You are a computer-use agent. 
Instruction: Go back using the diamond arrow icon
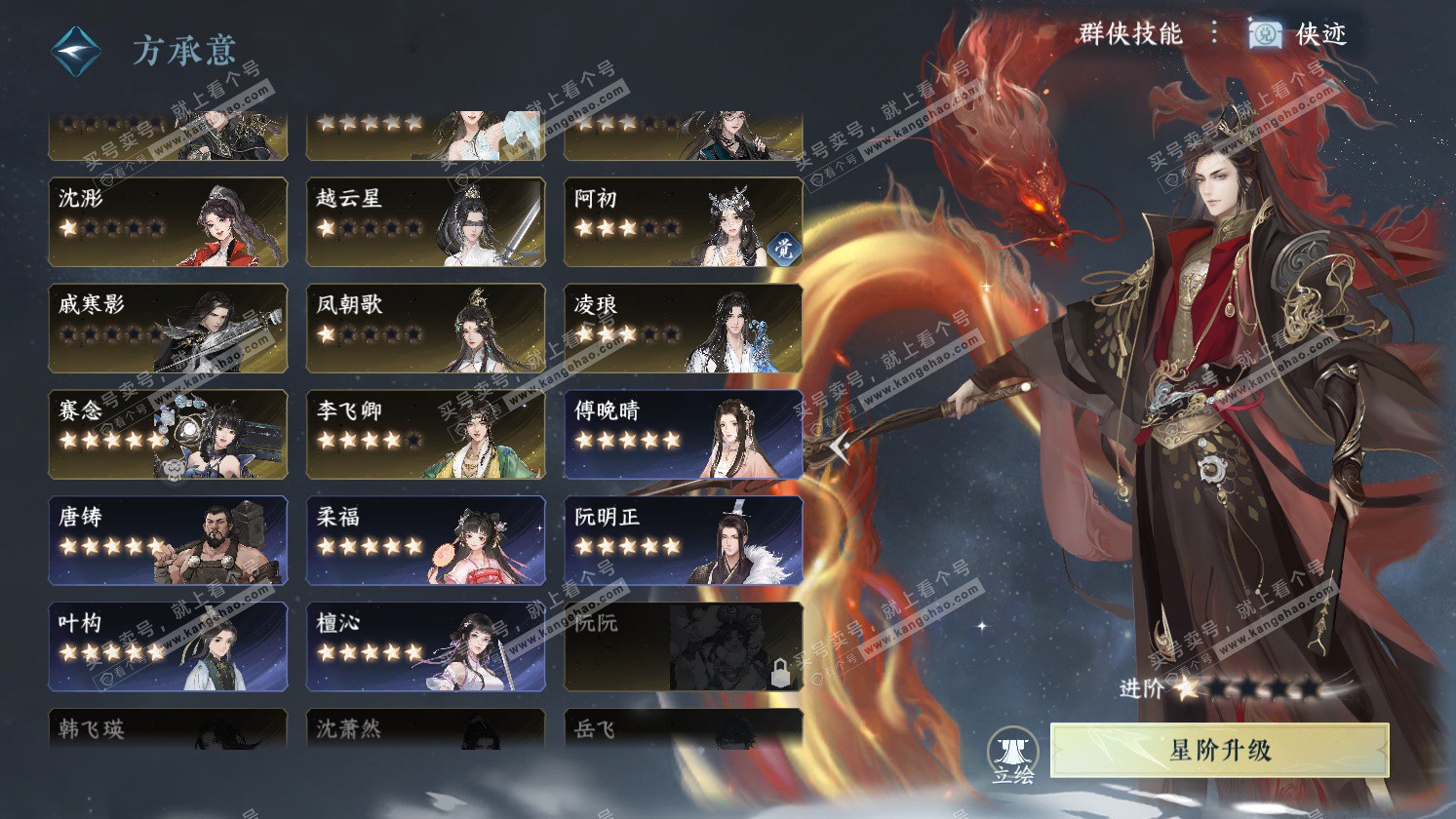point(77,50)
